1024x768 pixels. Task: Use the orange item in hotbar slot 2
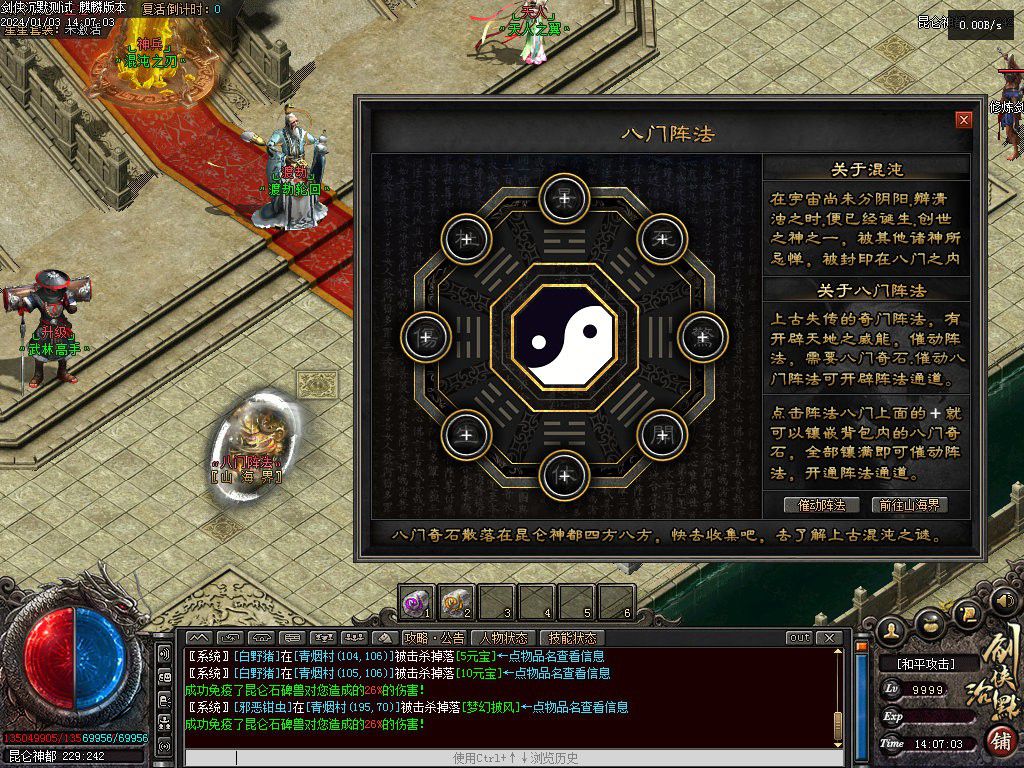[456, 601]
